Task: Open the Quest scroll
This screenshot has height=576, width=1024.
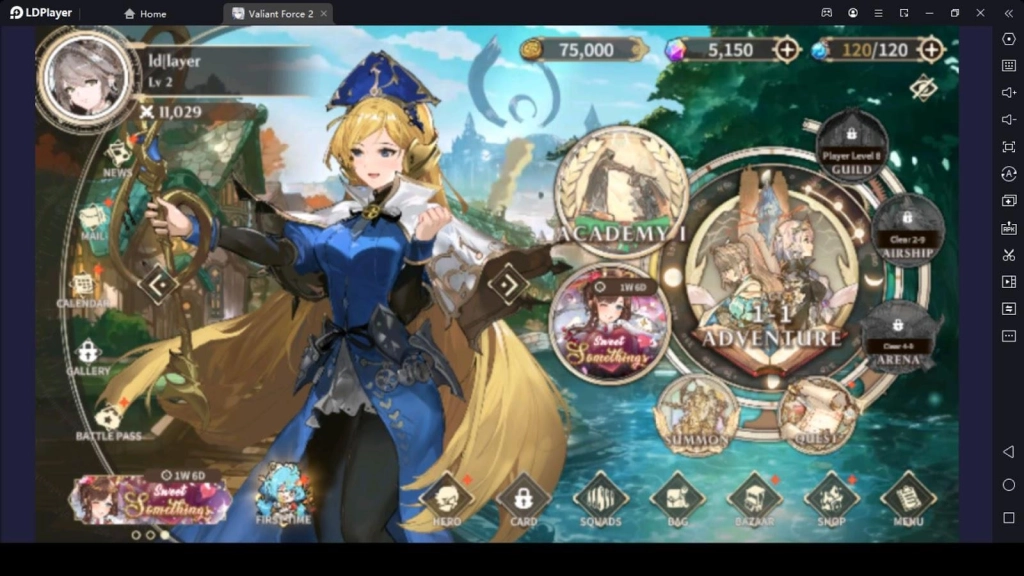Action: pos(817,412)
